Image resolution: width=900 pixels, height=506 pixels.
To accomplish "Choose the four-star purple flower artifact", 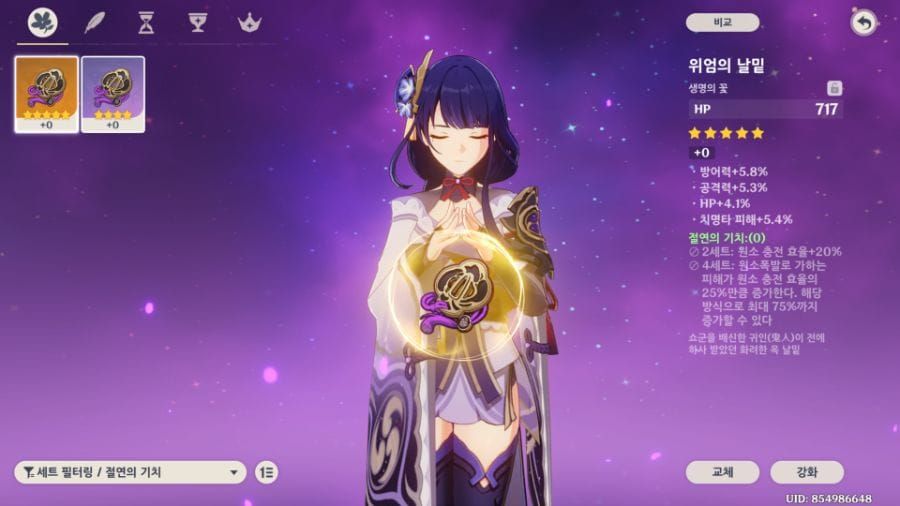I will (x=112, y=94).
